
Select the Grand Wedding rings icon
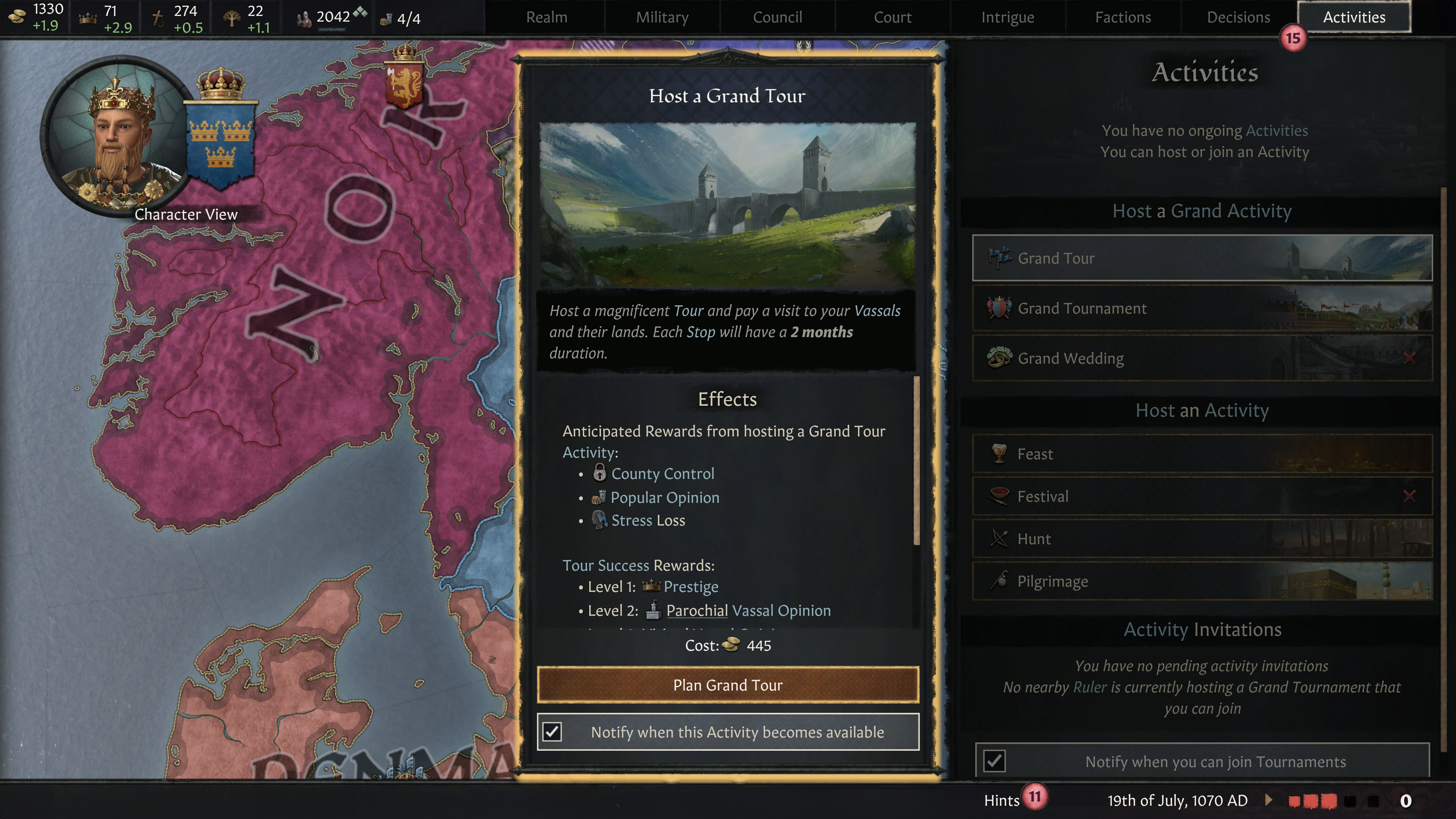coord(999,358)
